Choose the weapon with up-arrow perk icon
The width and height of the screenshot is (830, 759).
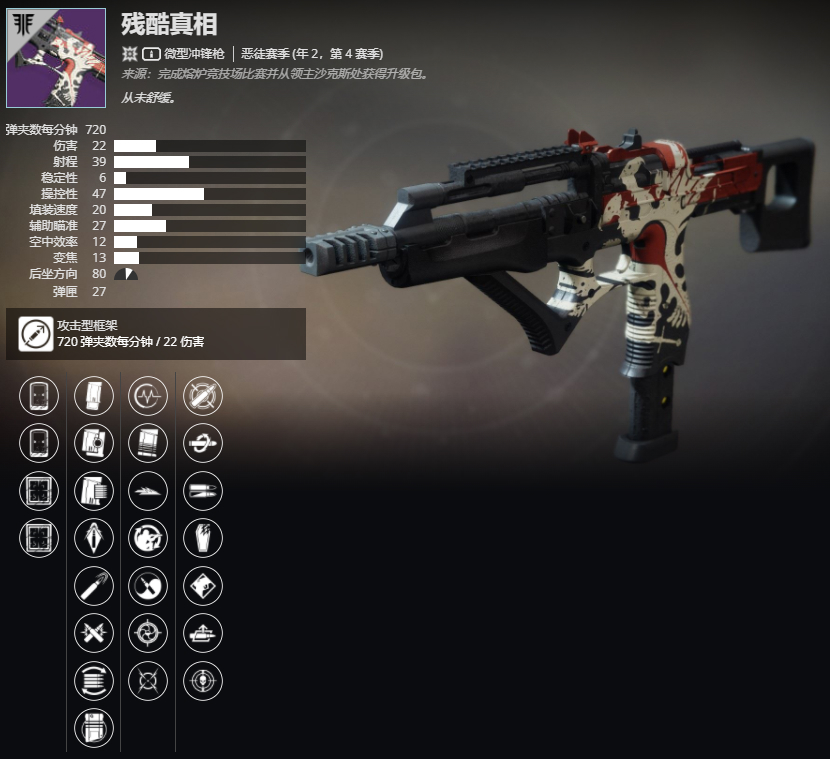[203, 634]
